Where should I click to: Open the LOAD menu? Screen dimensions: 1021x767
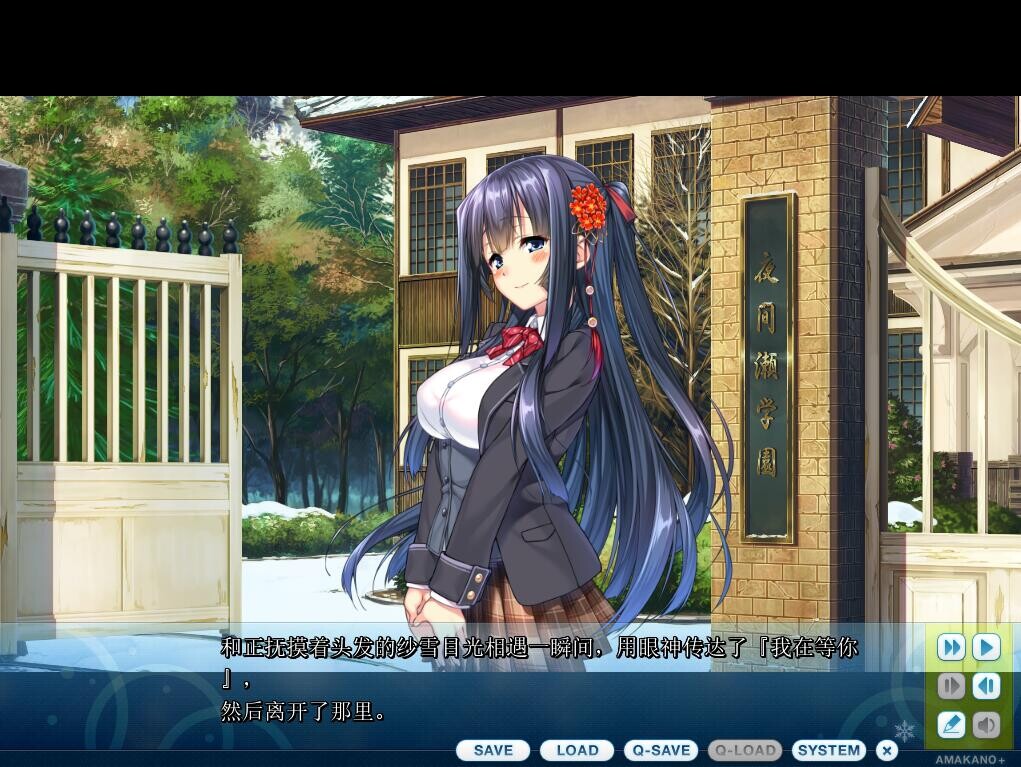pos(577,750)
